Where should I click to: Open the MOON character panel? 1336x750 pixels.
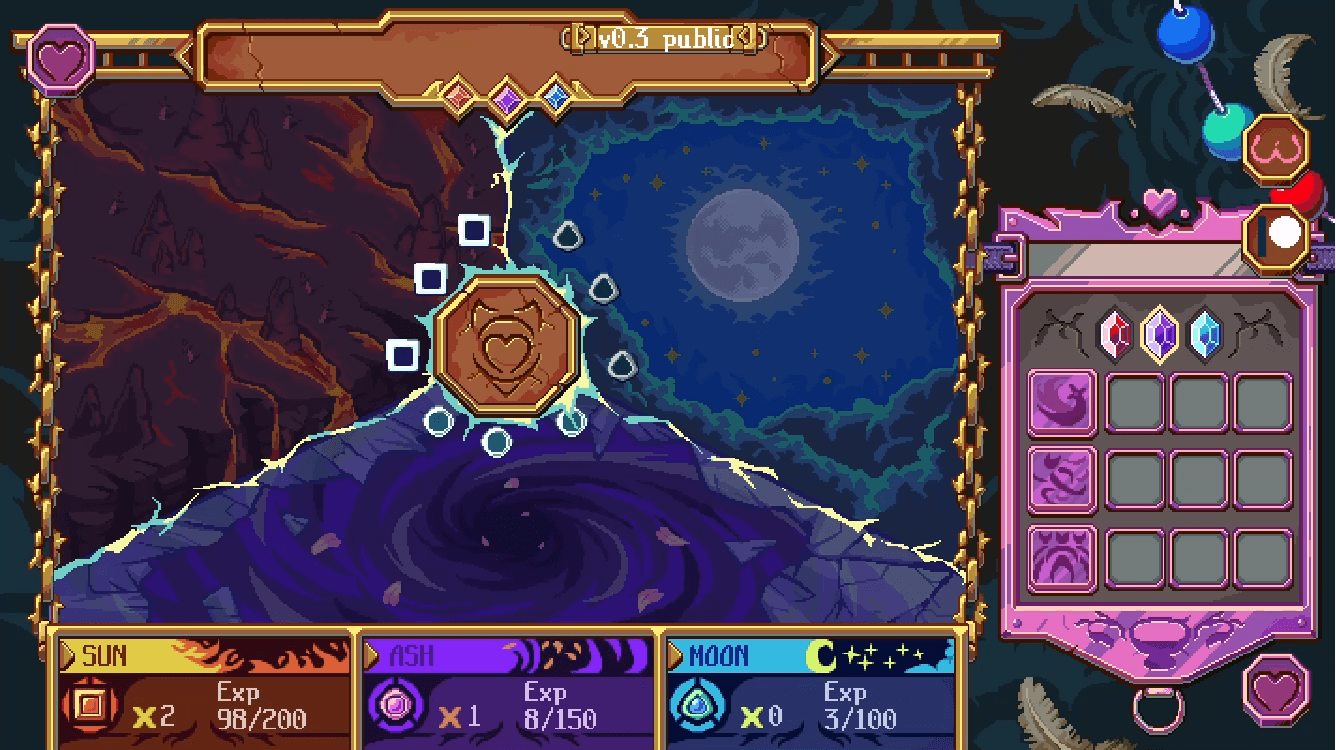pos(811,692)
